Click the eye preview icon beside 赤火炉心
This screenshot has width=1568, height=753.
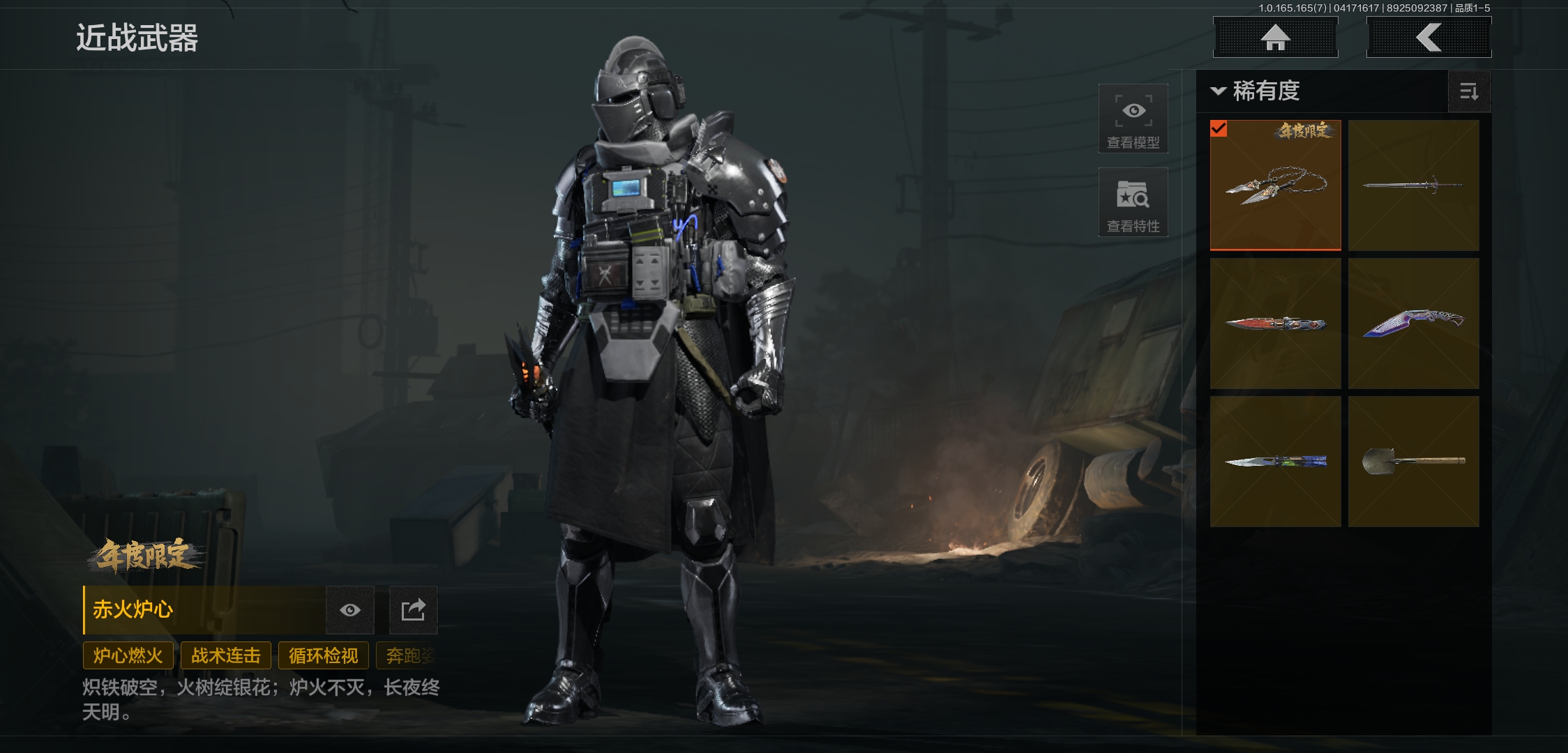click(350, 610)
